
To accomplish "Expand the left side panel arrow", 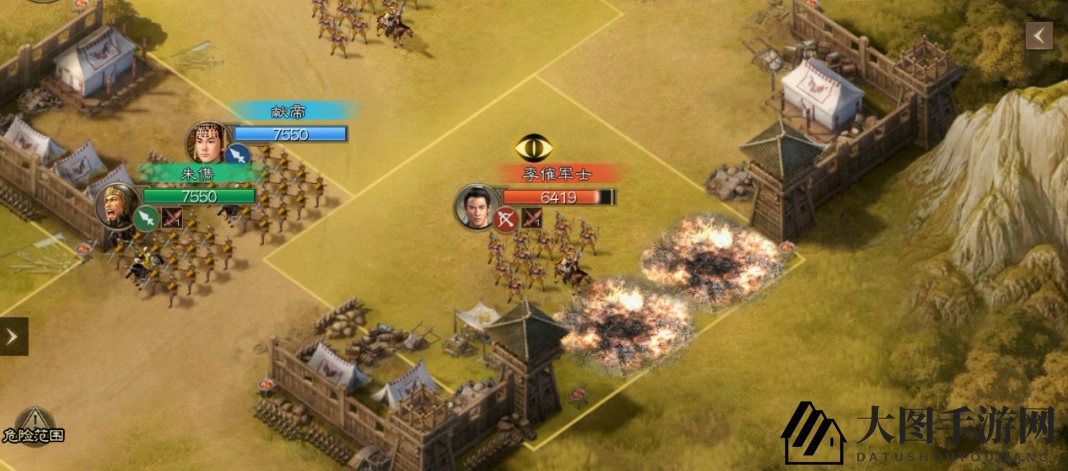I will click(13, 336).
